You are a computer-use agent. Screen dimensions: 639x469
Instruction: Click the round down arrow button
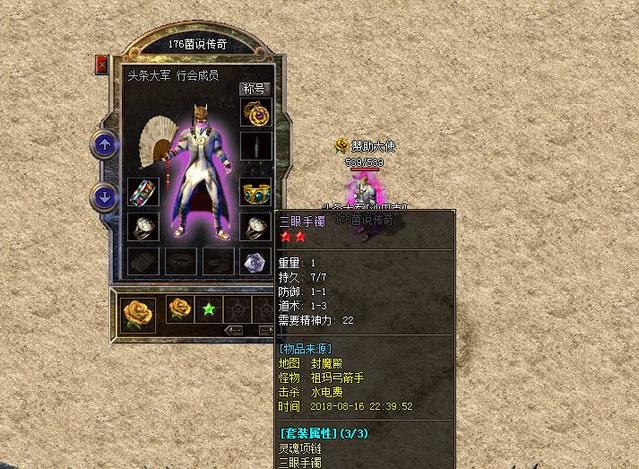(104, 195)
